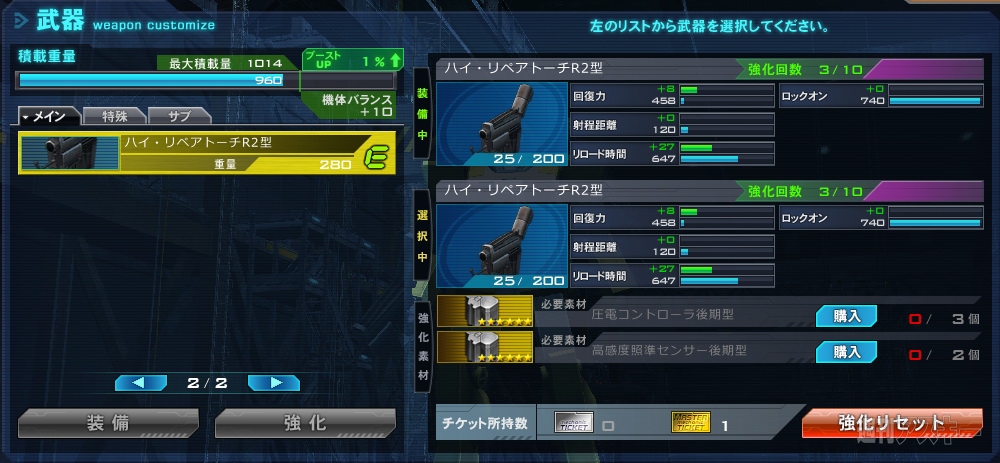Select the サブ weapon tab
Viewport: 1000px width, 463px height.
[179, 117]
